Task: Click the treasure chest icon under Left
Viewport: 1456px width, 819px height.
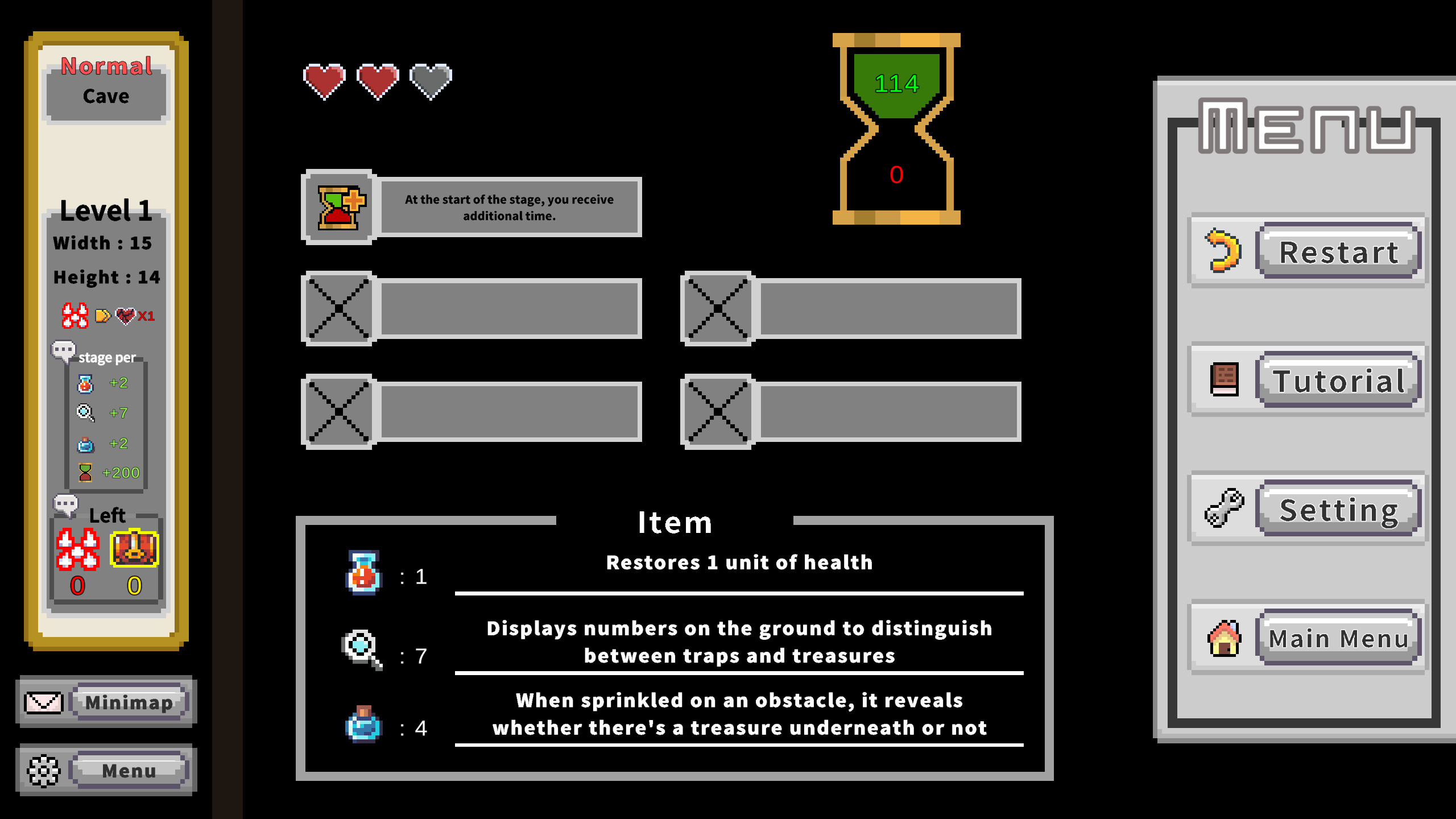Action: click(x=134, y=548)
